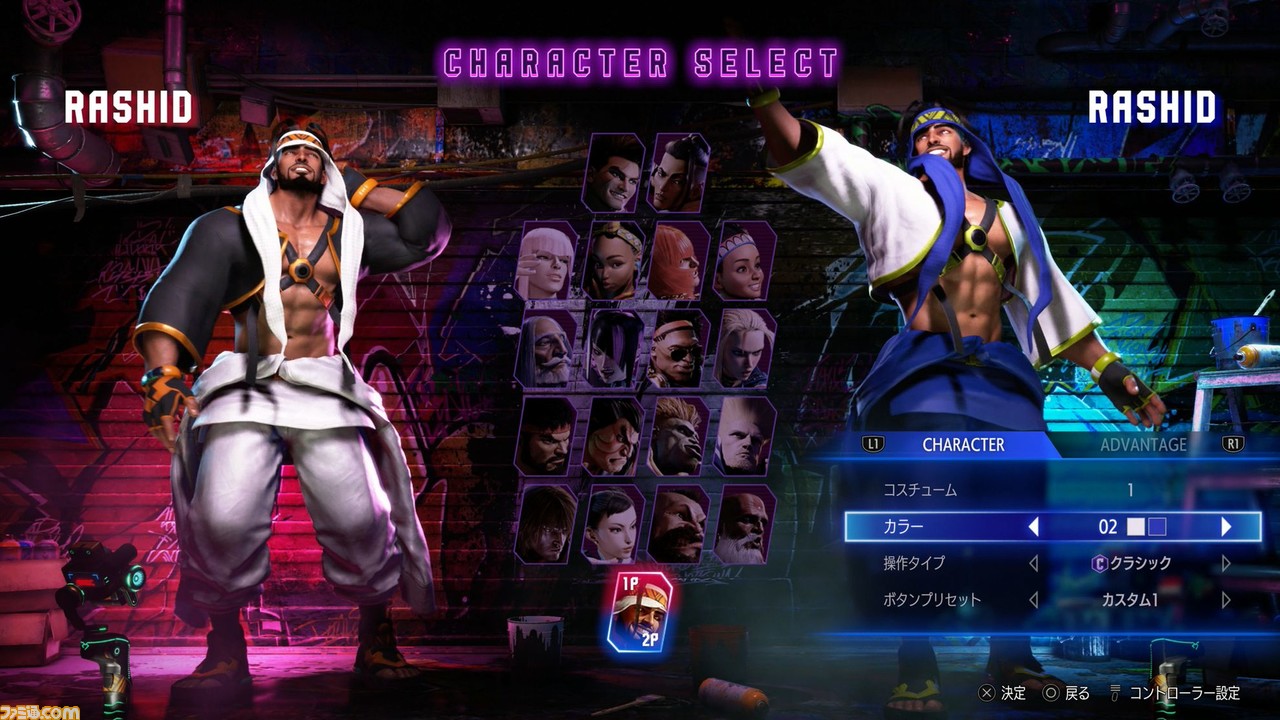Switch to the ADVANTAGE tab

pyautogui.click(x=1143, y=444)
